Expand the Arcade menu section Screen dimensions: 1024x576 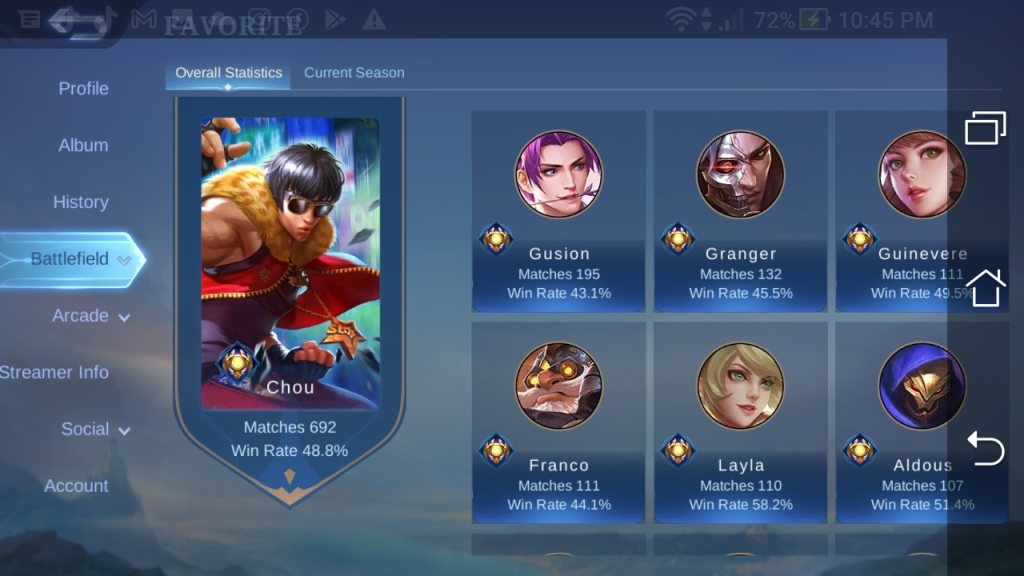point(91,316)
